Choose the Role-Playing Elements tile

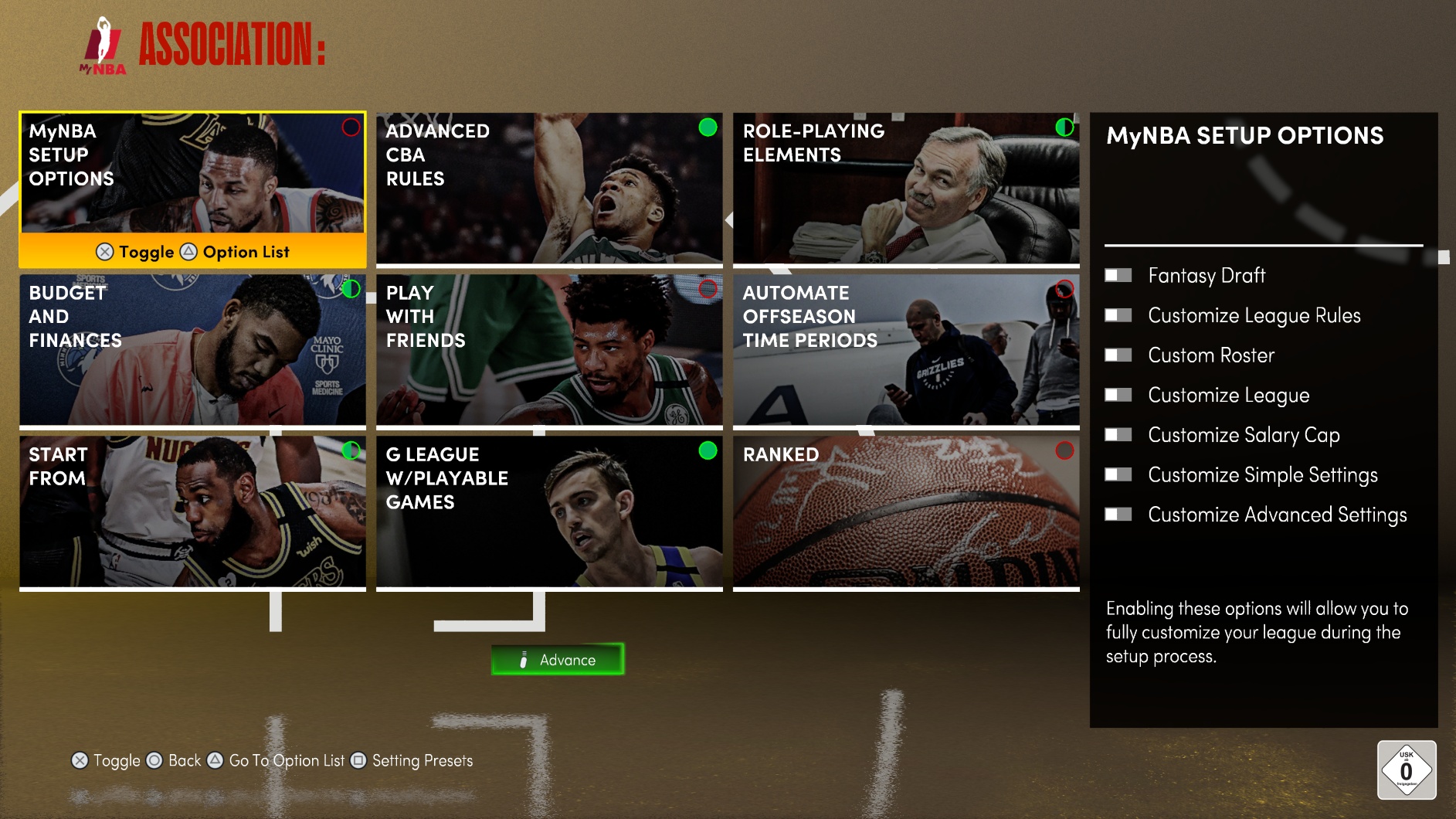click(906, 189)
